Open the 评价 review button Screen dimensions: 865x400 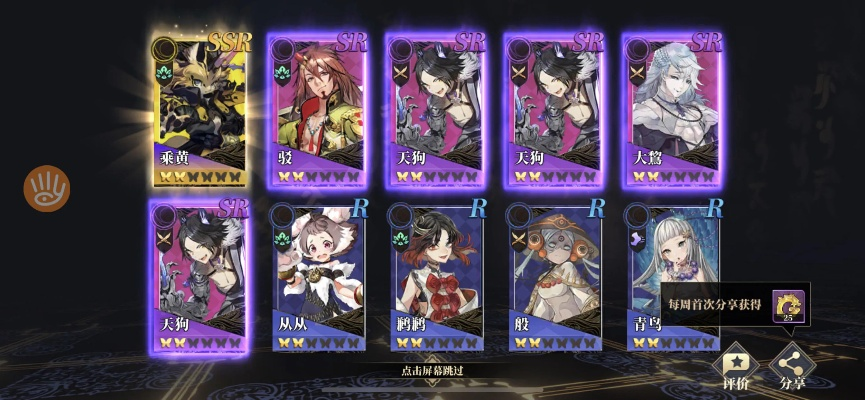(x=736, y=366)
